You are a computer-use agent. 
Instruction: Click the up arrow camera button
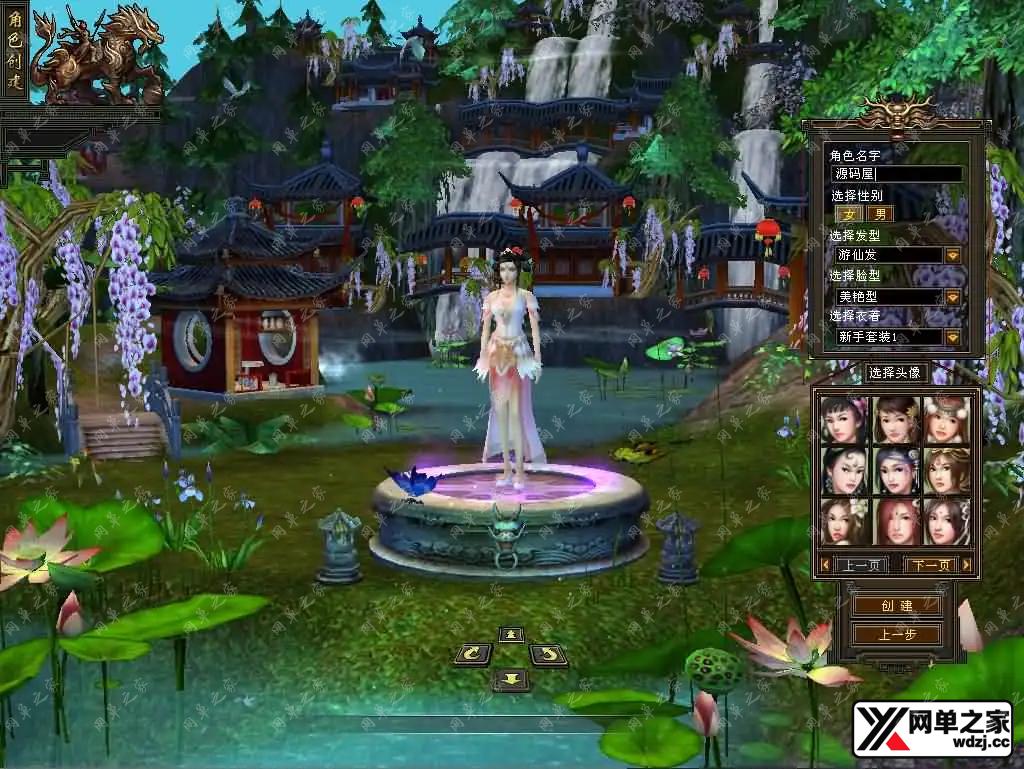coord(511,635)
